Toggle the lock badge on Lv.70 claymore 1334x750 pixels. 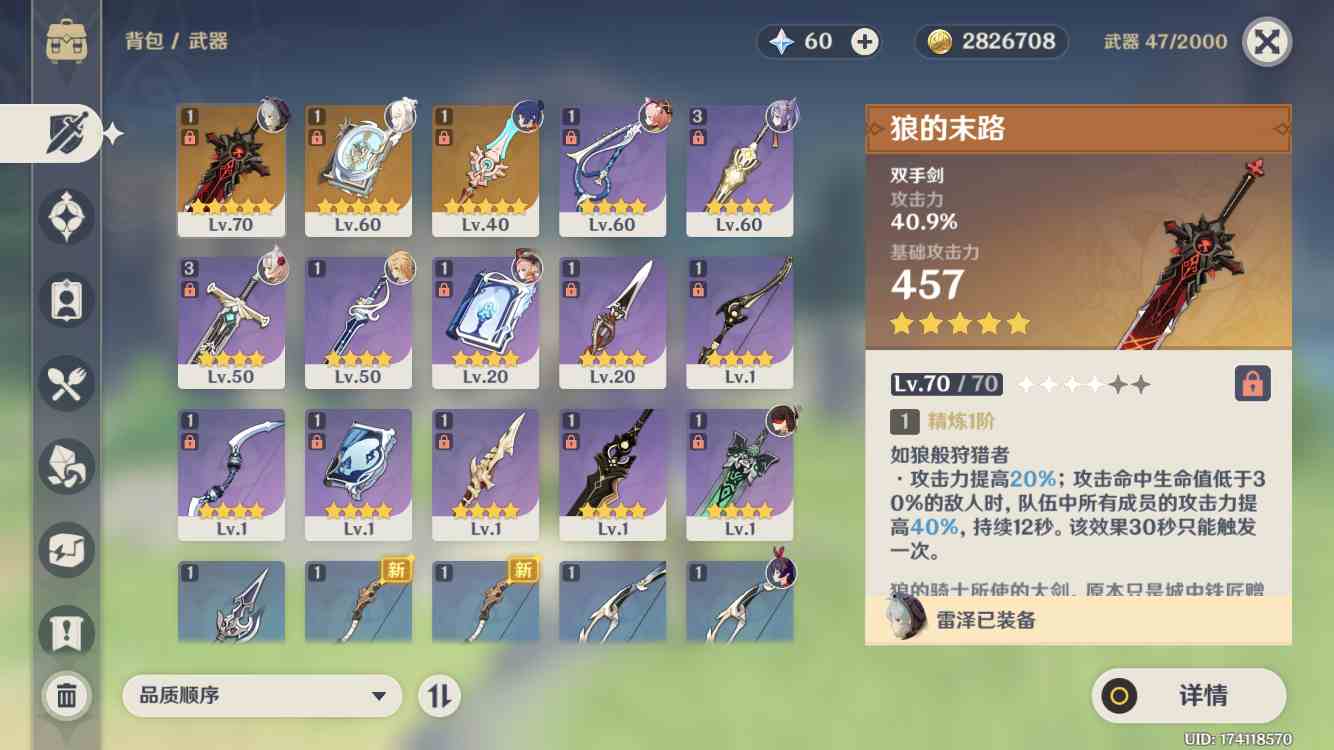click(190, 137)
